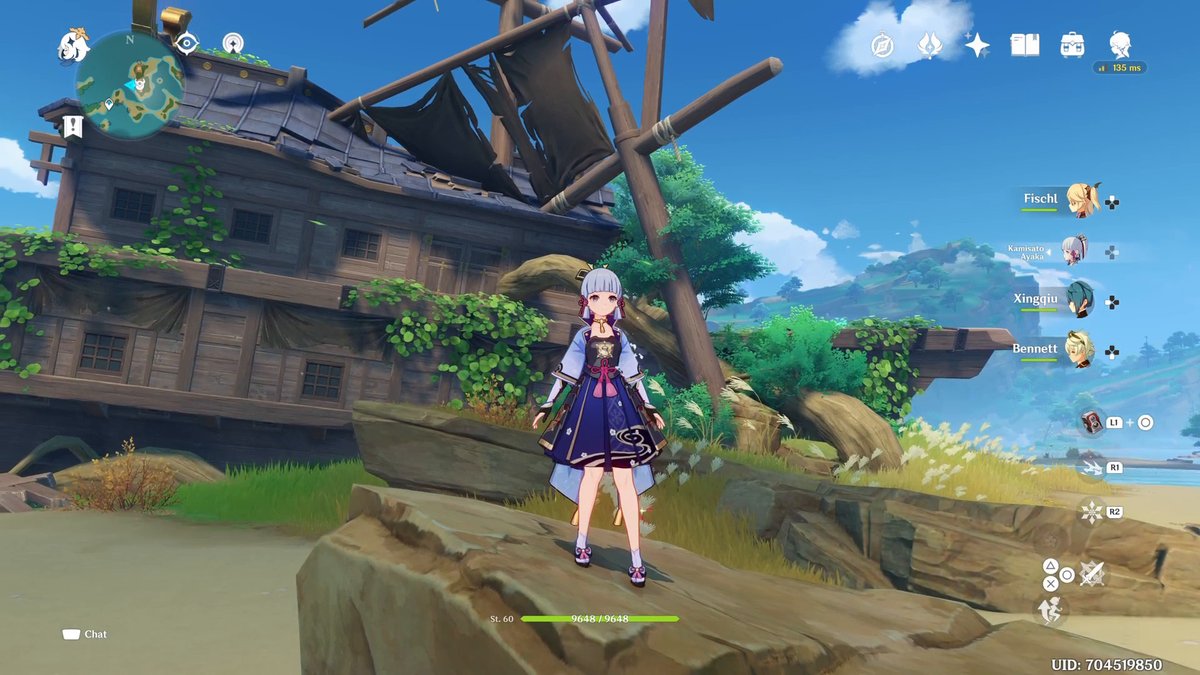Open the Events compass icon
Screen dimensions: 1200x675
coord(882,45)
